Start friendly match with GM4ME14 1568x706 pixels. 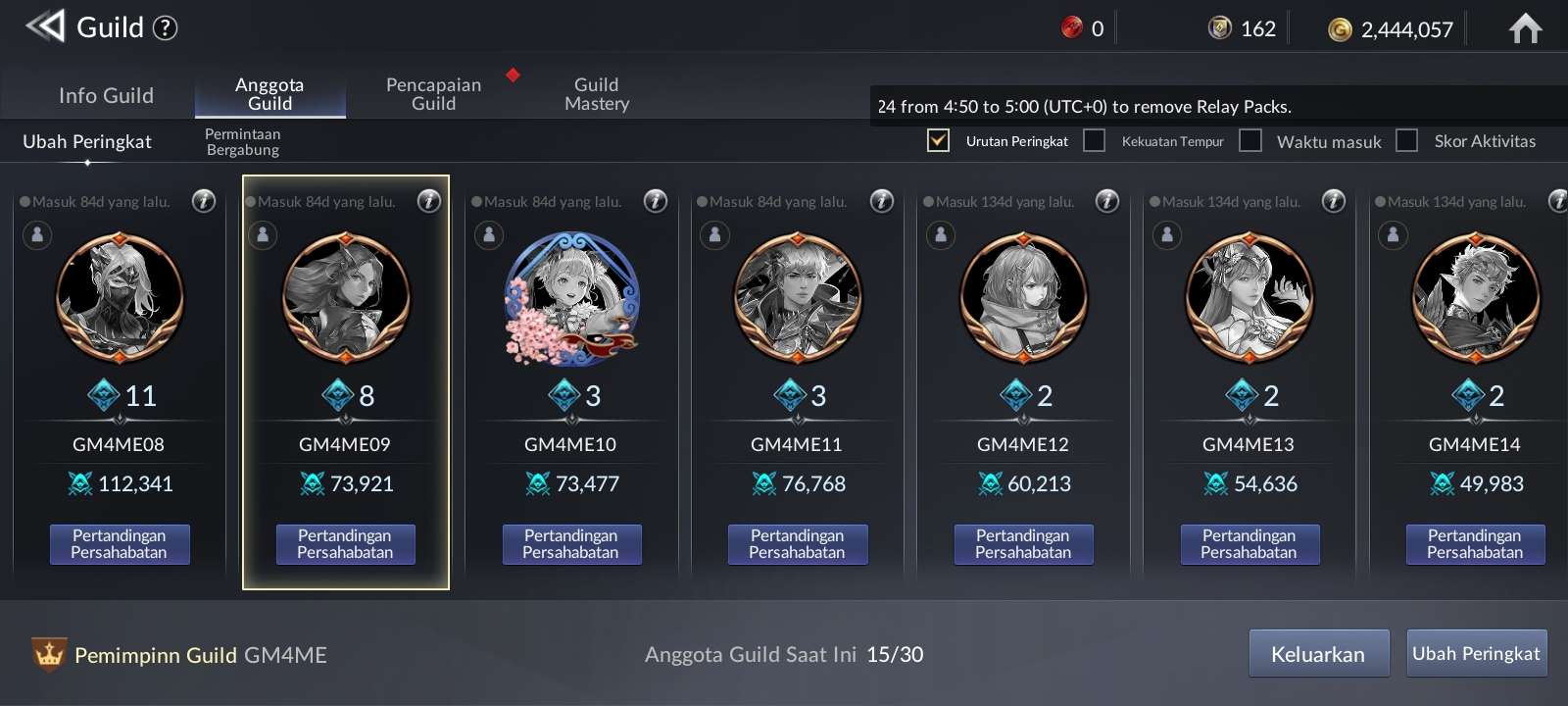point(1475,544)
